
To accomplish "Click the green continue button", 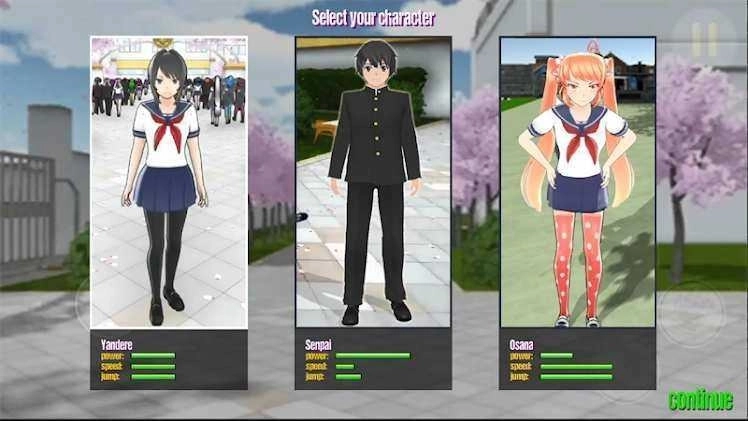I will click(x=700, y=401).
